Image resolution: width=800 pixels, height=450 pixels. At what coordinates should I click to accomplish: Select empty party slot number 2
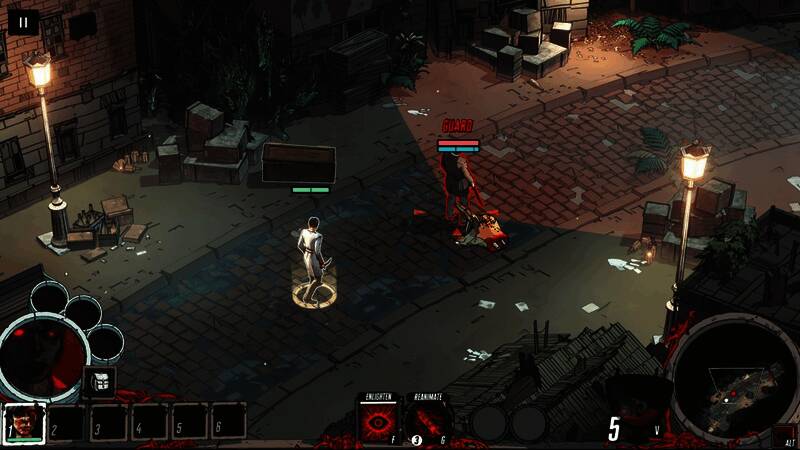68,422
